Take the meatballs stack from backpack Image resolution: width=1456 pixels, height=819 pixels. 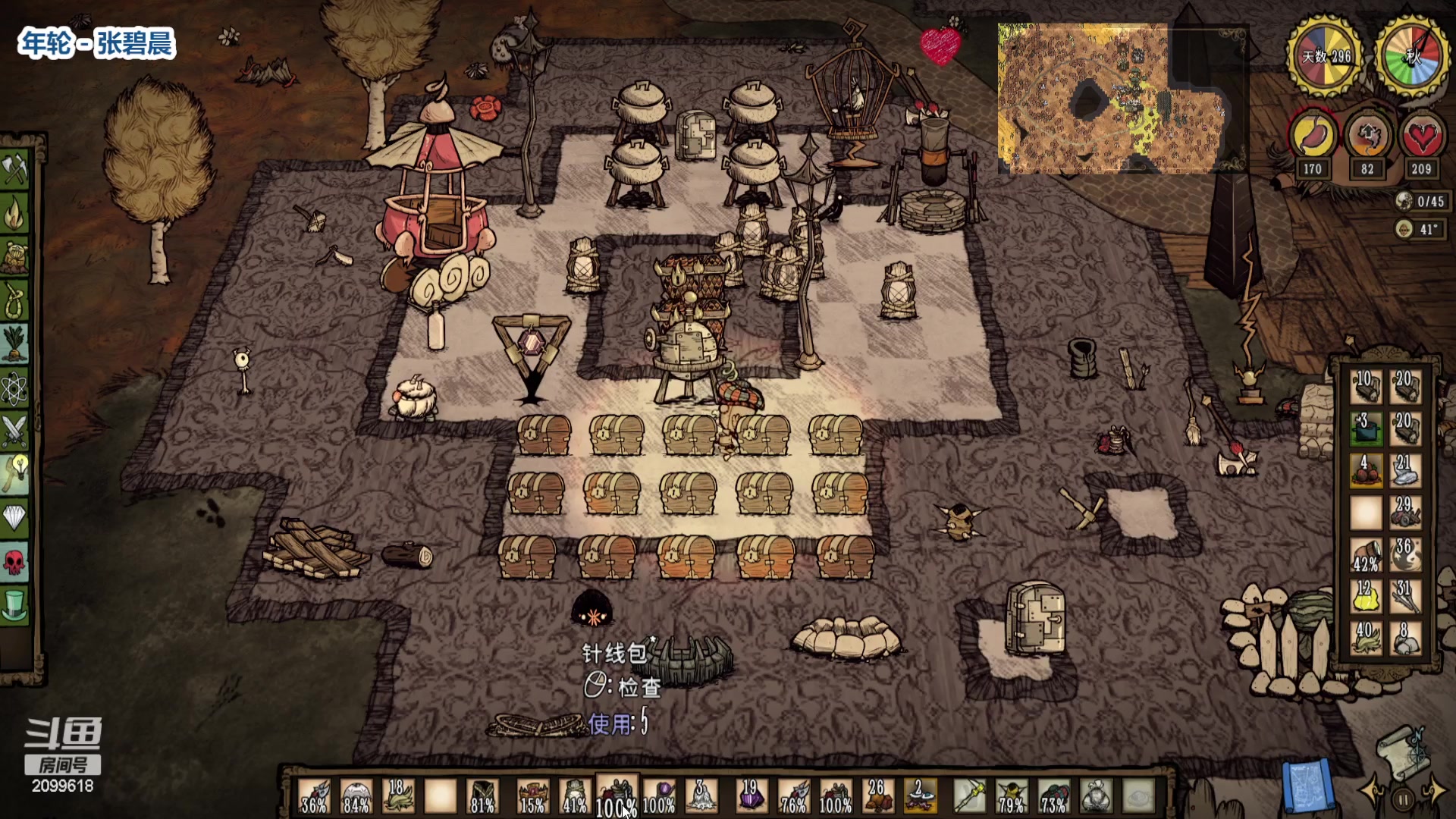click(x=1366, y=471)
